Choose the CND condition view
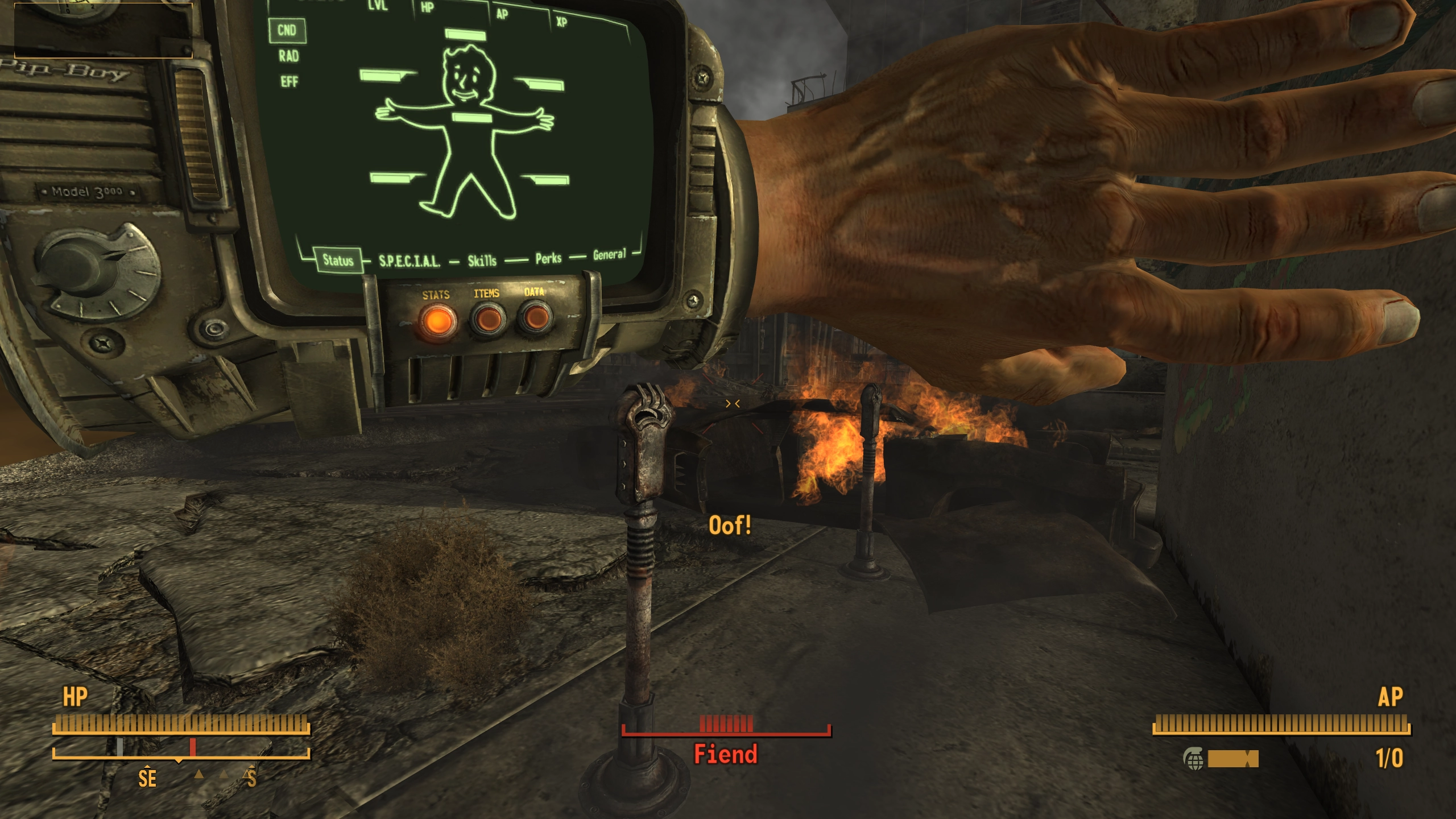1456x819 pixels. pyautogui.click(x=287, y=30)
